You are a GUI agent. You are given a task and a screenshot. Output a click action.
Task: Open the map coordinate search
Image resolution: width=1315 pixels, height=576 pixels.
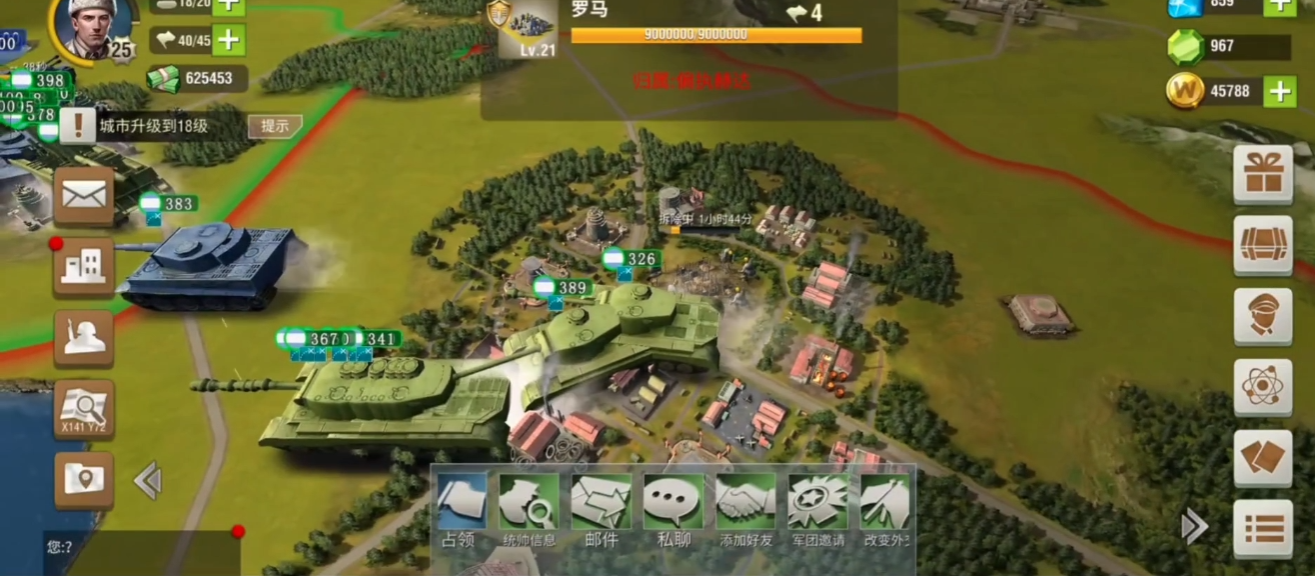point(84,409)
